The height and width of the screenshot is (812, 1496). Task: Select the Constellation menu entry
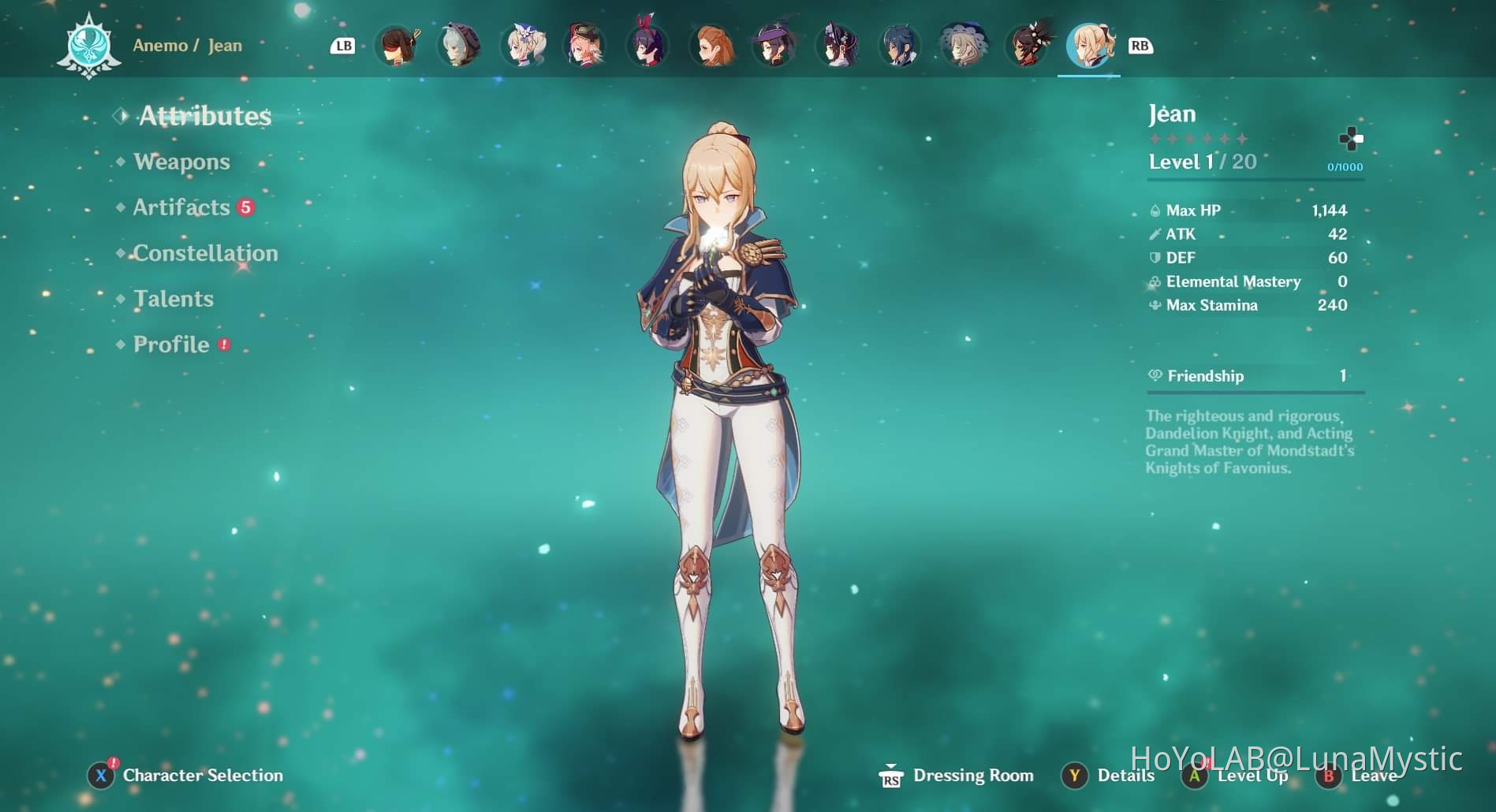point(205,253)
